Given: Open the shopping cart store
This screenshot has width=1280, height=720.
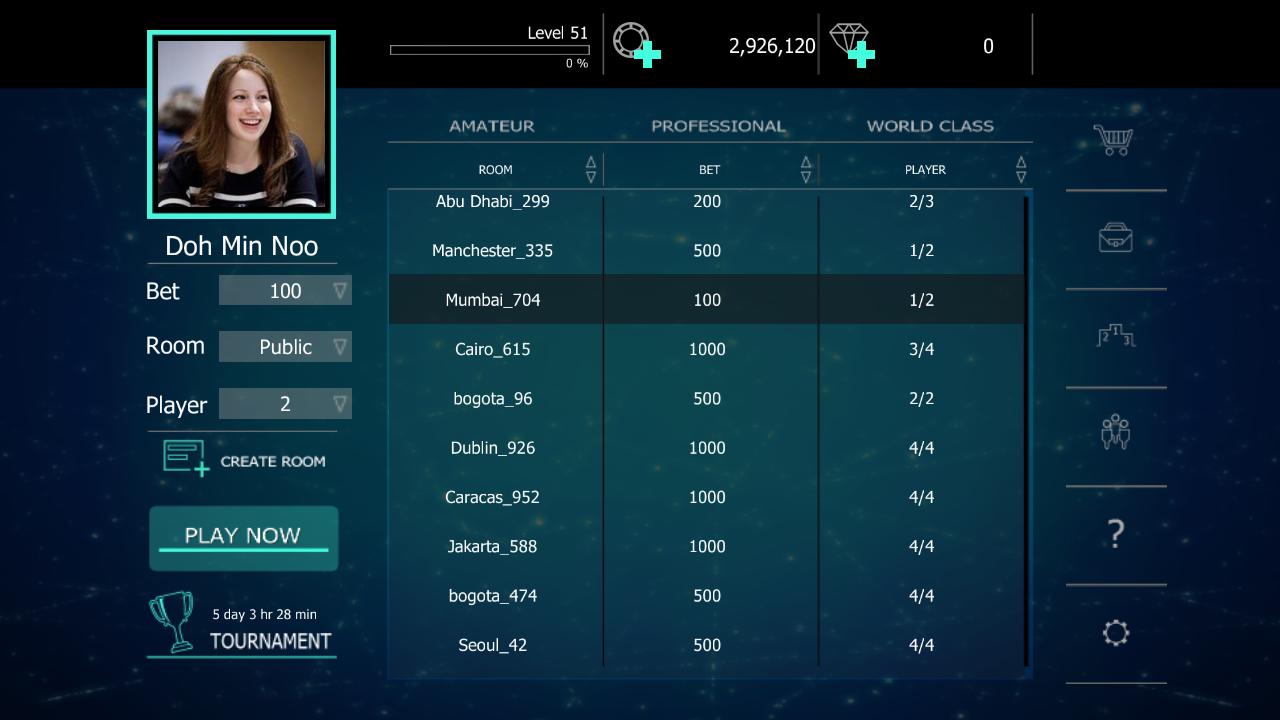Looking at the screenshot, I should coord(1113,140).
